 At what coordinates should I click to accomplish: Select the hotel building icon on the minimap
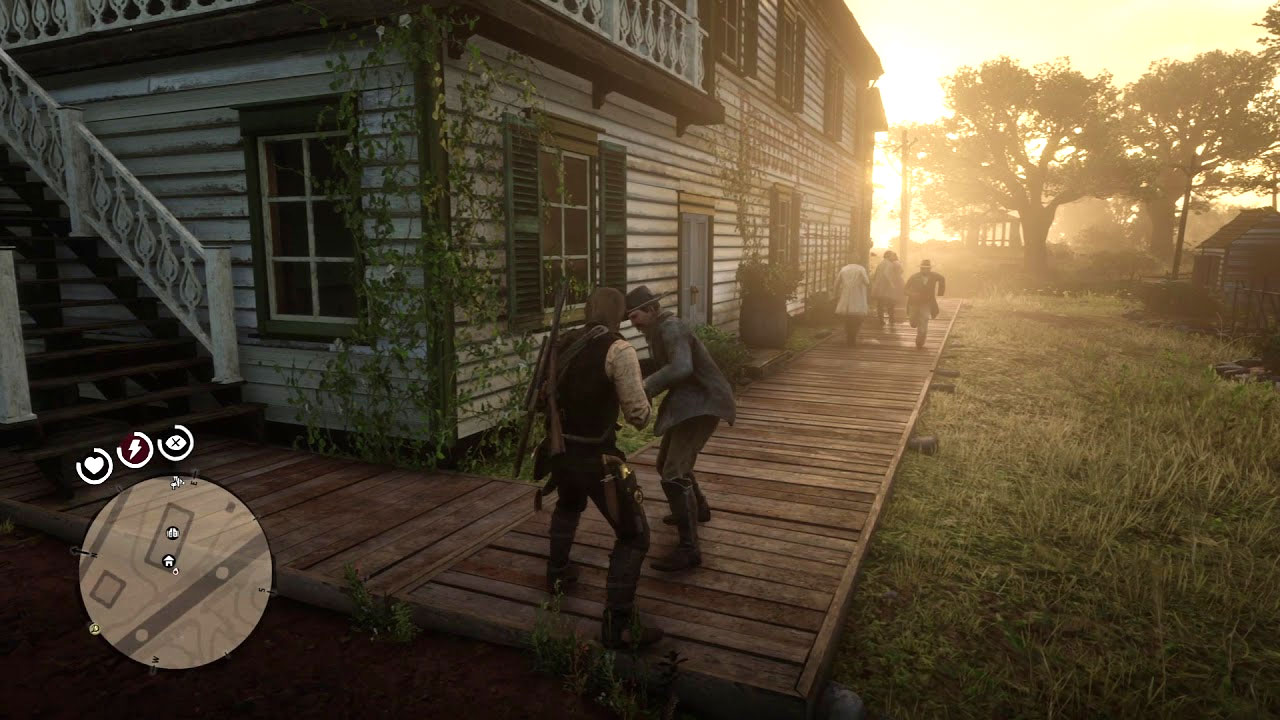(171, 532)
